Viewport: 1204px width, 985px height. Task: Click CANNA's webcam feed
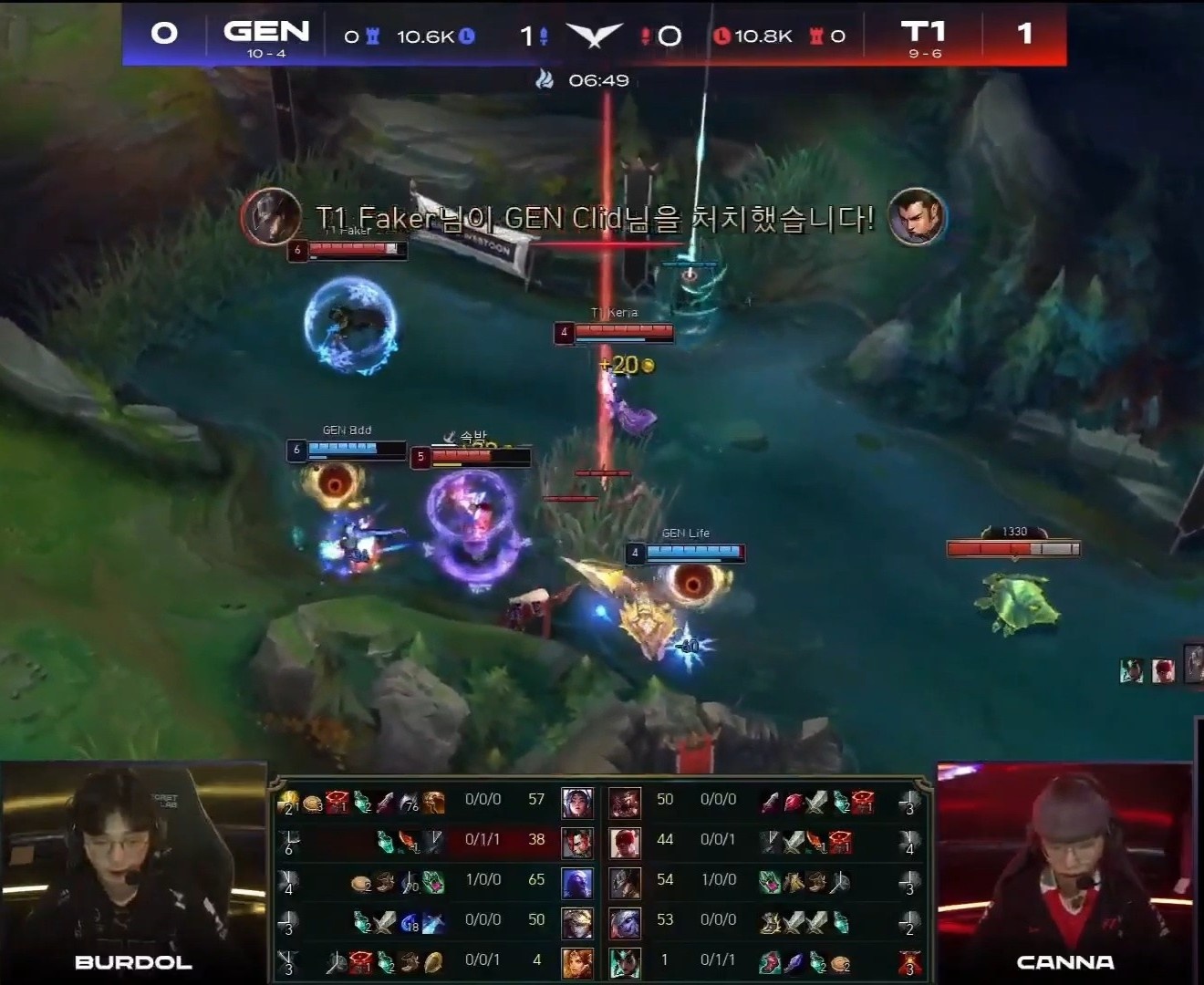[x=1067, y=866]
